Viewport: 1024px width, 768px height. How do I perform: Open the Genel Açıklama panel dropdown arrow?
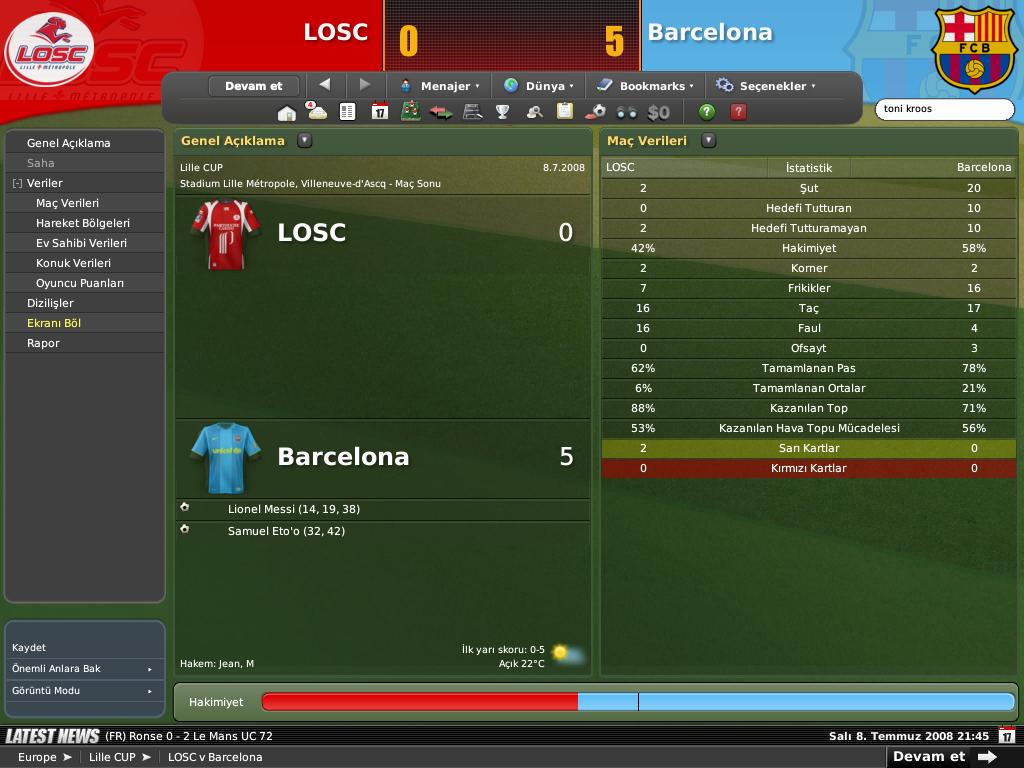305,141
